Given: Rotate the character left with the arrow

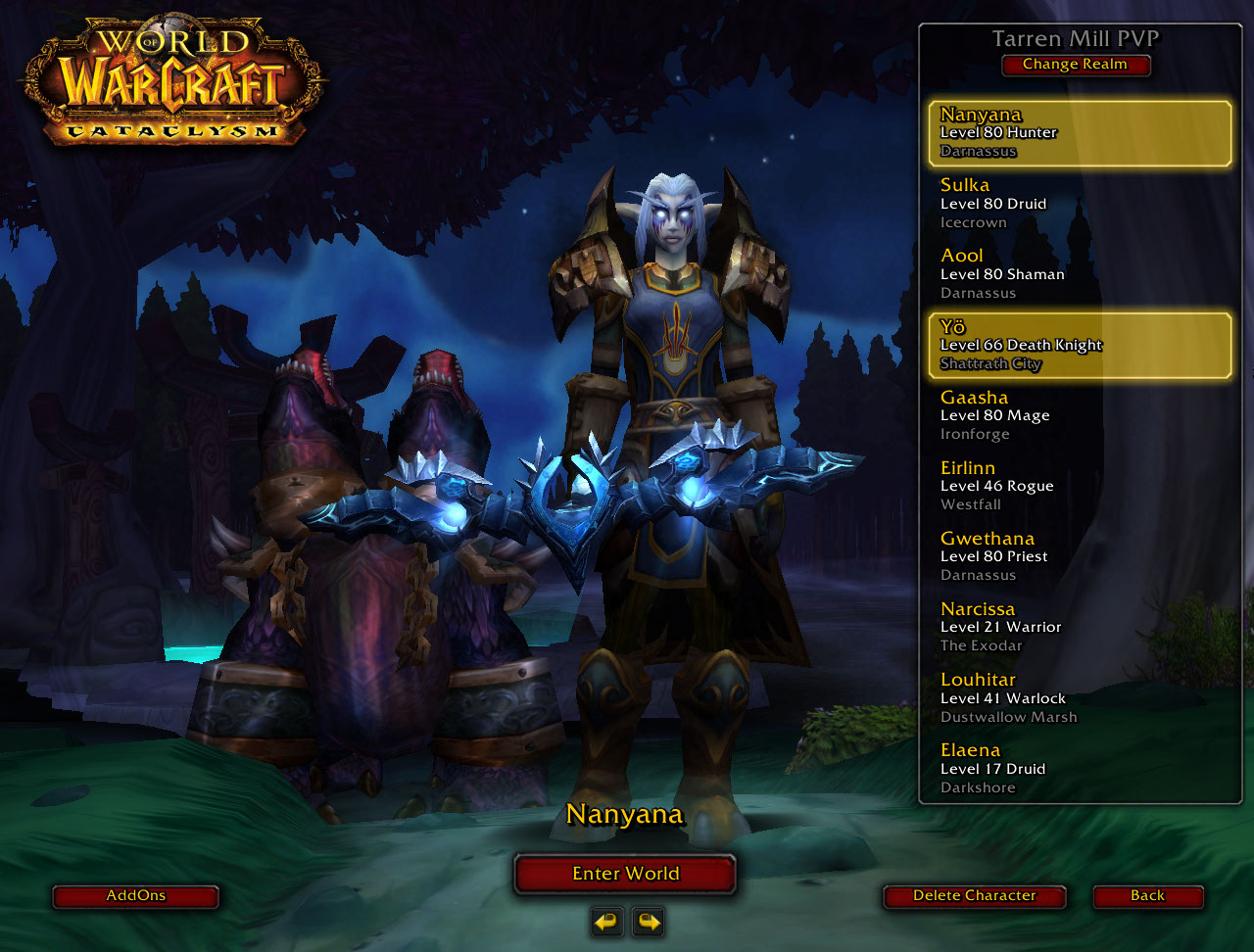Looking at the screenshot, I should [607, 922].
